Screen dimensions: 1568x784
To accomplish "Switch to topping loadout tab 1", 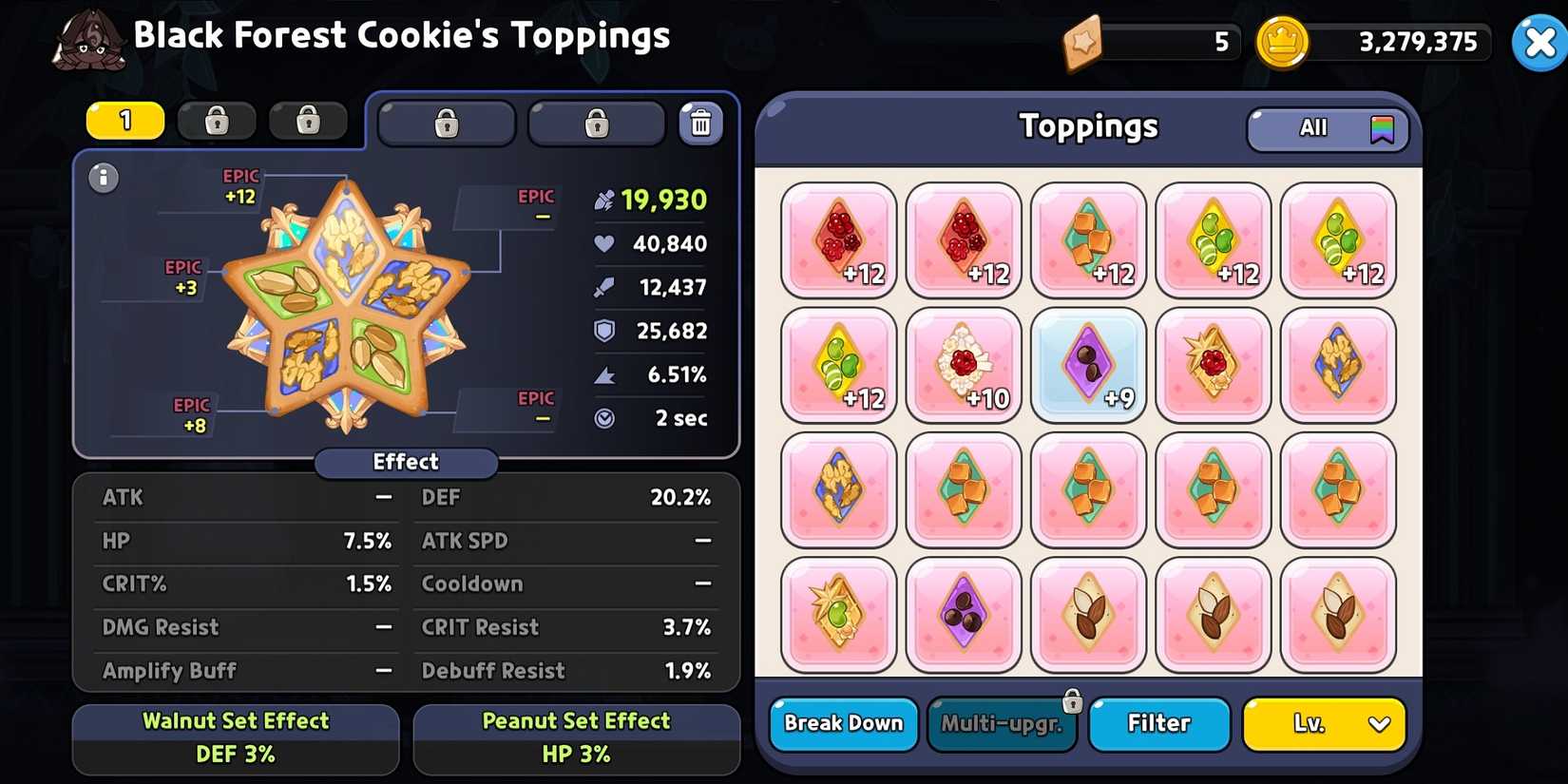I will tap(124, 122).
